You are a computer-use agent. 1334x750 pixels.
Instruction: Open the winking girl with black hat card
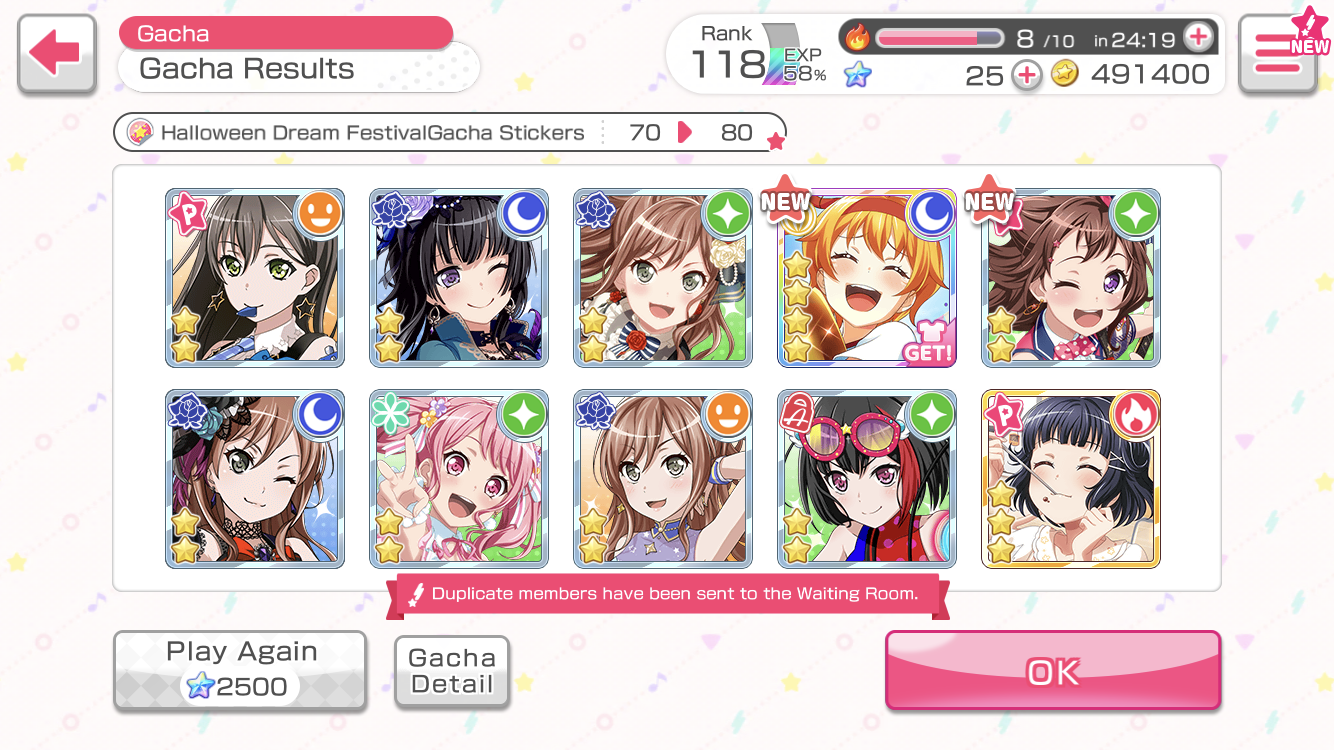255,479
